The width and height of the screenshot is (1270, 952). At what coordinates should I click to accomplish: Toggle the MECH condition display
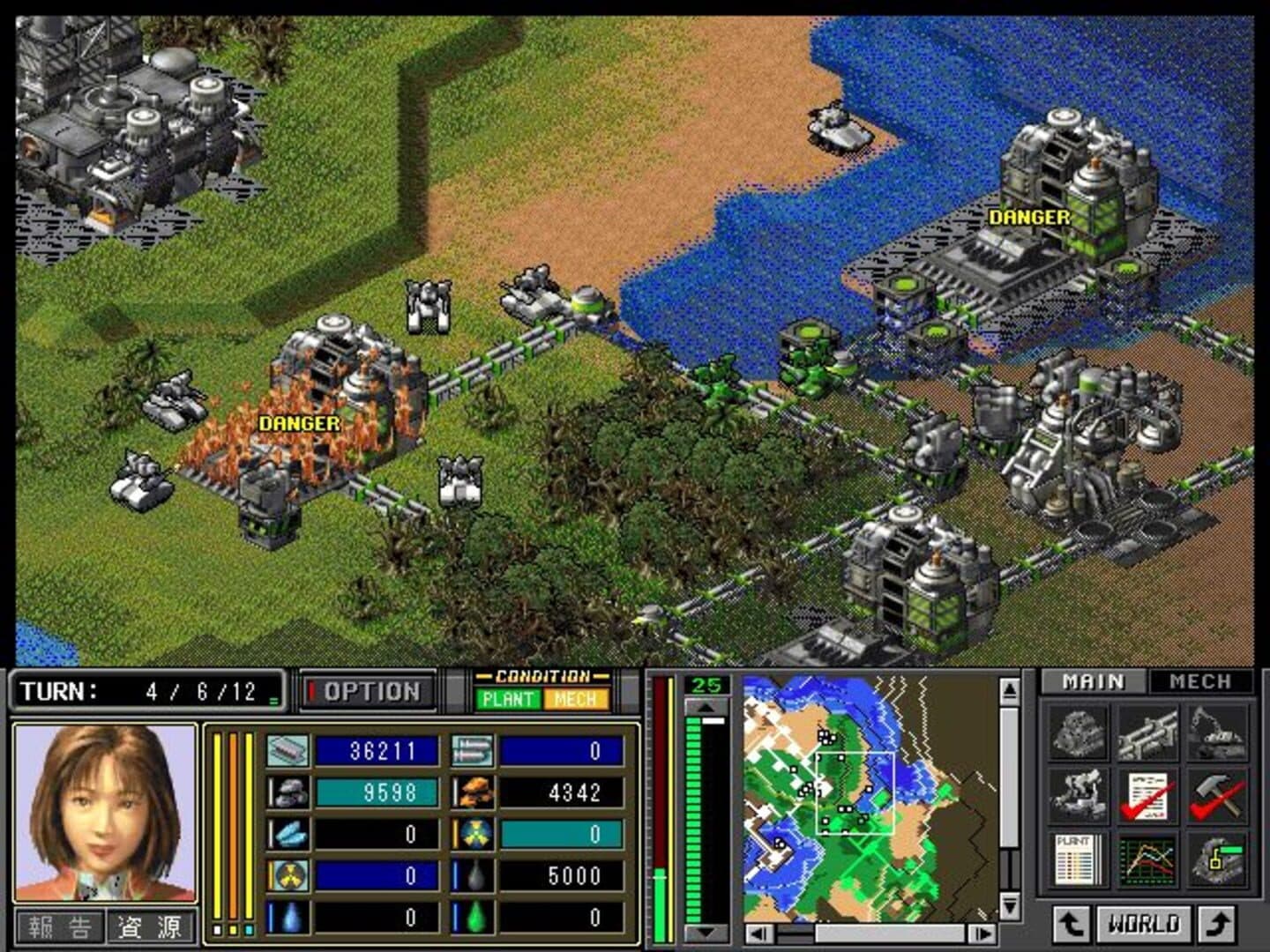coord(576,700)
